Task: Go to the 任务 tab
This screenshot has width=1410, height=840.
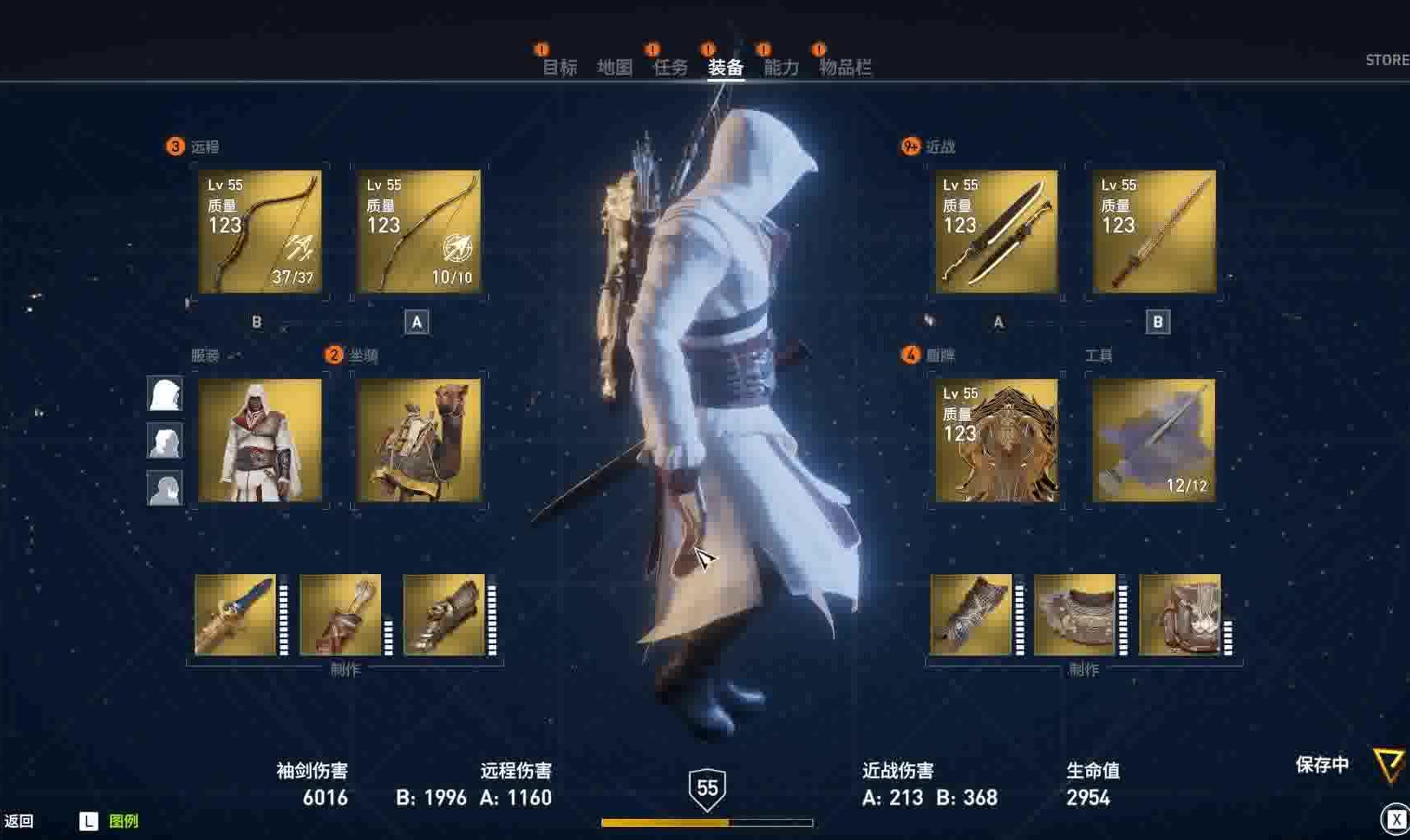Action: (670, 67)
